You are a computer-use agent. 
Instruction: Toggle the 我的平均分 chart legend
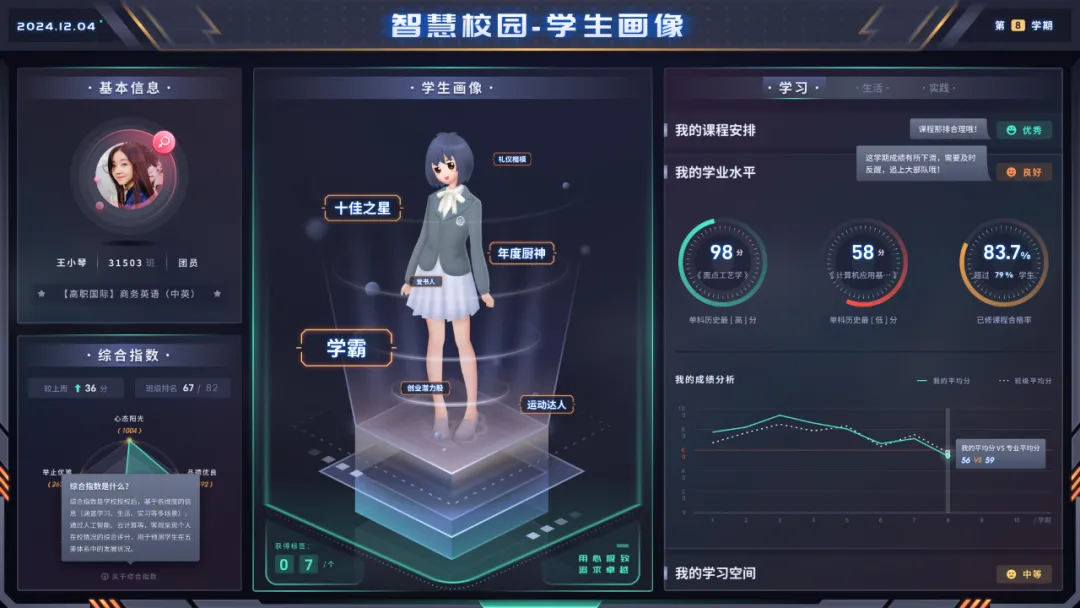[943, 381]
